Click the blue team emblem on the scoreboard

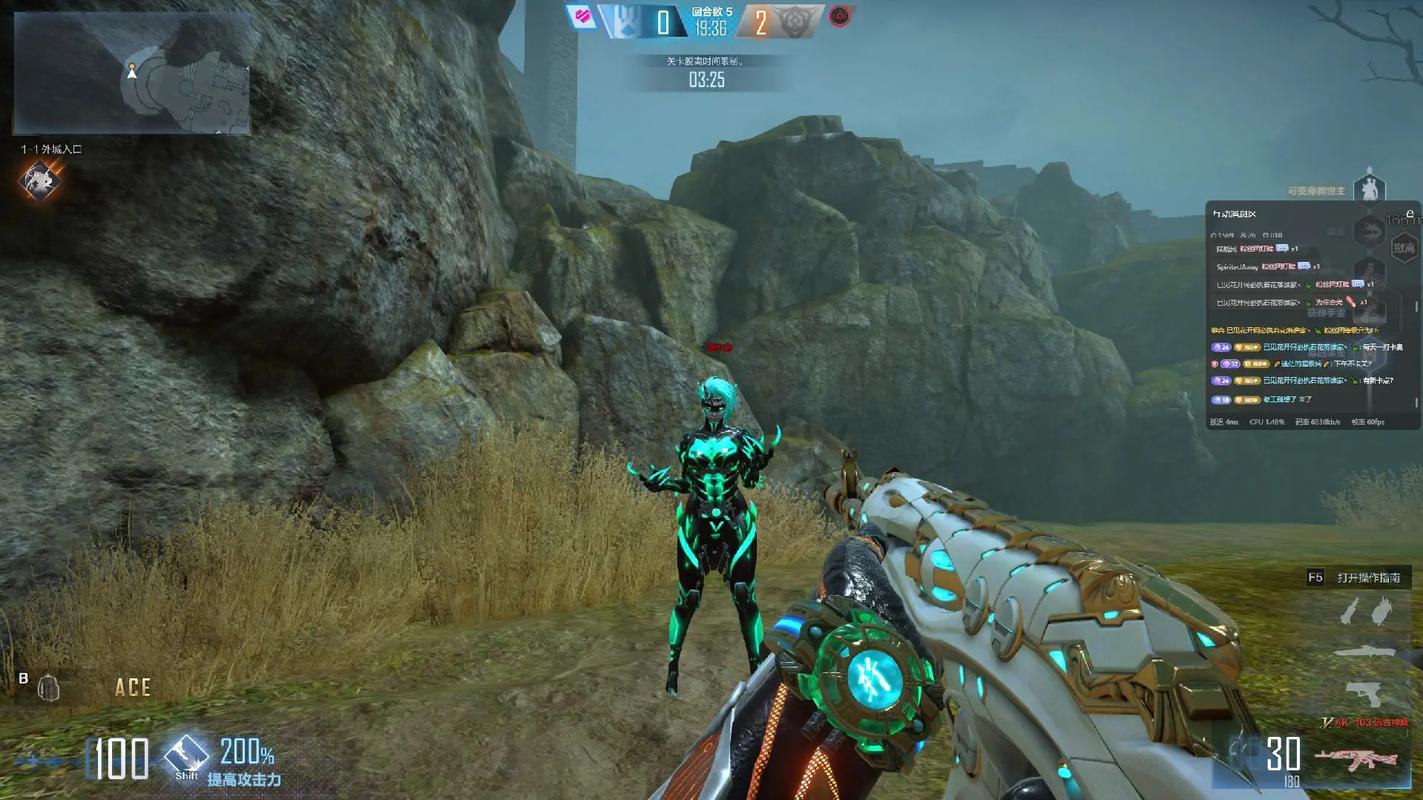622,21
